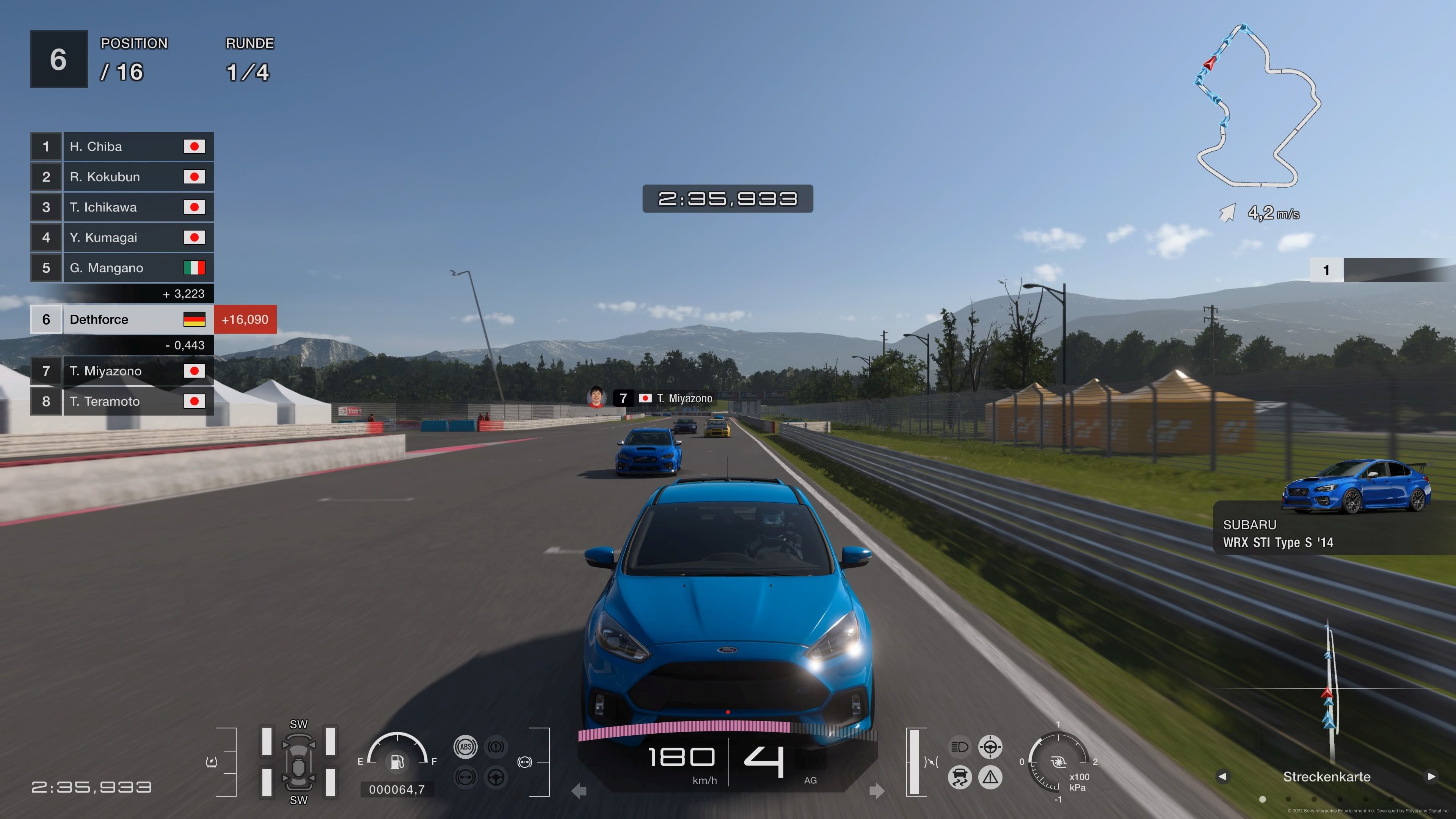Screen dimensions: 1456x819
Task: Click the tire status car diagram icon
Action: click(299, 762)
